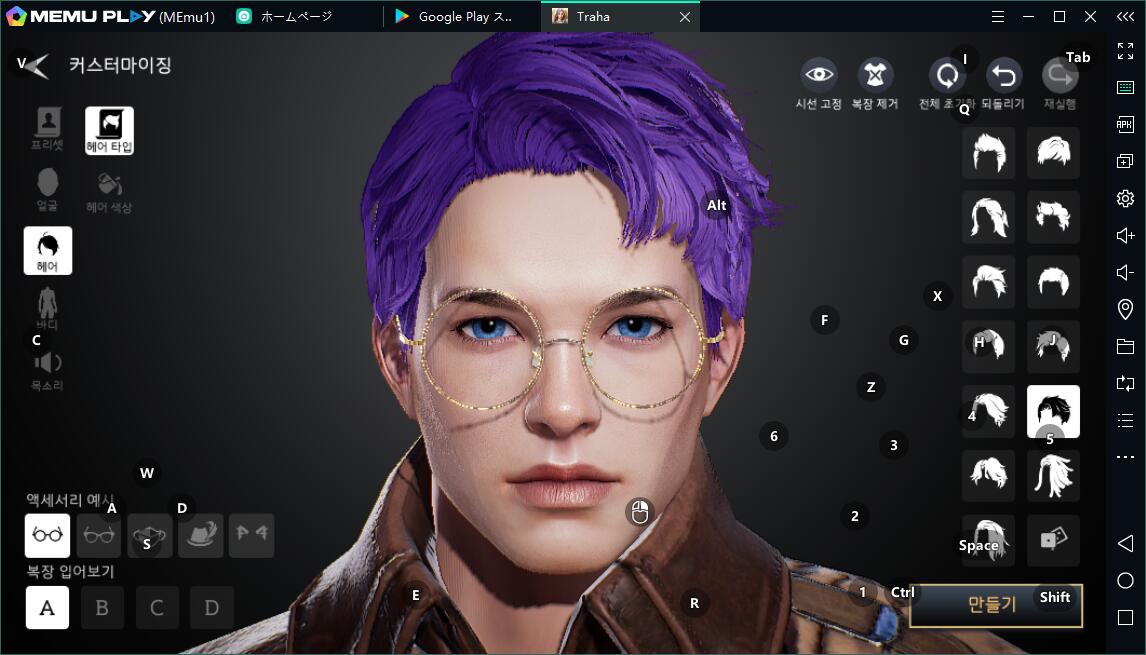
Task: Try on outfit B
Action: click(102, 607)
